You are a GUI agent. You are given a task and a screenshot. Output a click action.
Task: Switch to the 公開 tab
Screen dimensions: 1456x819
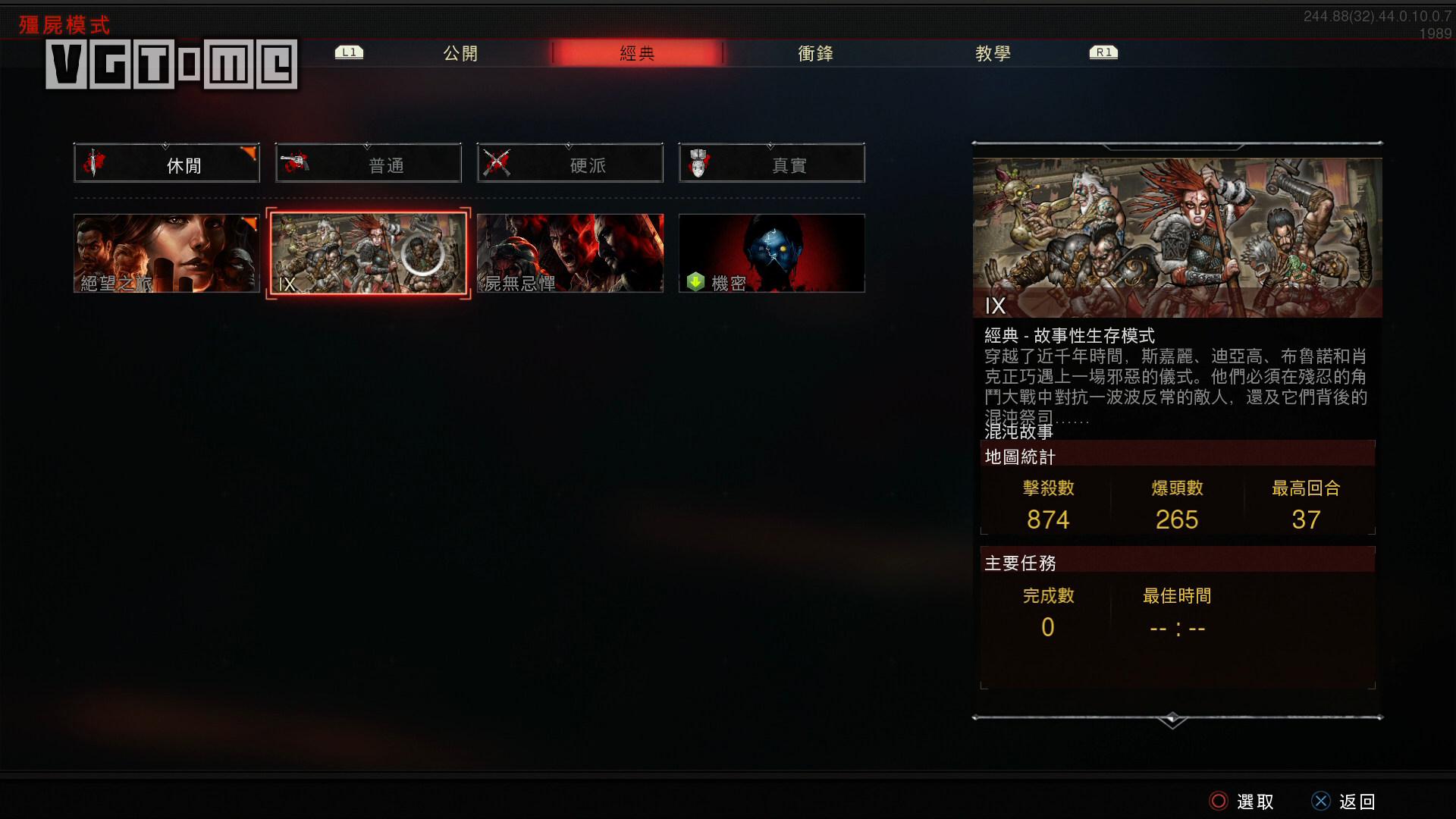coord(460,53)
